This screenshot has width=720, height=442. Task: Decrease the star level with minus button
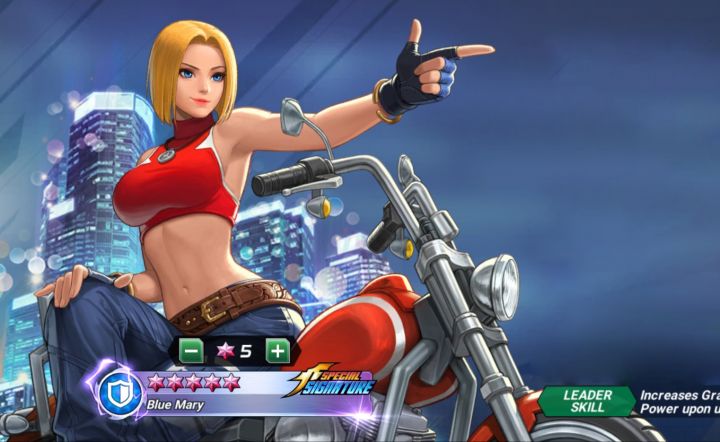click(x=190, y=351)
